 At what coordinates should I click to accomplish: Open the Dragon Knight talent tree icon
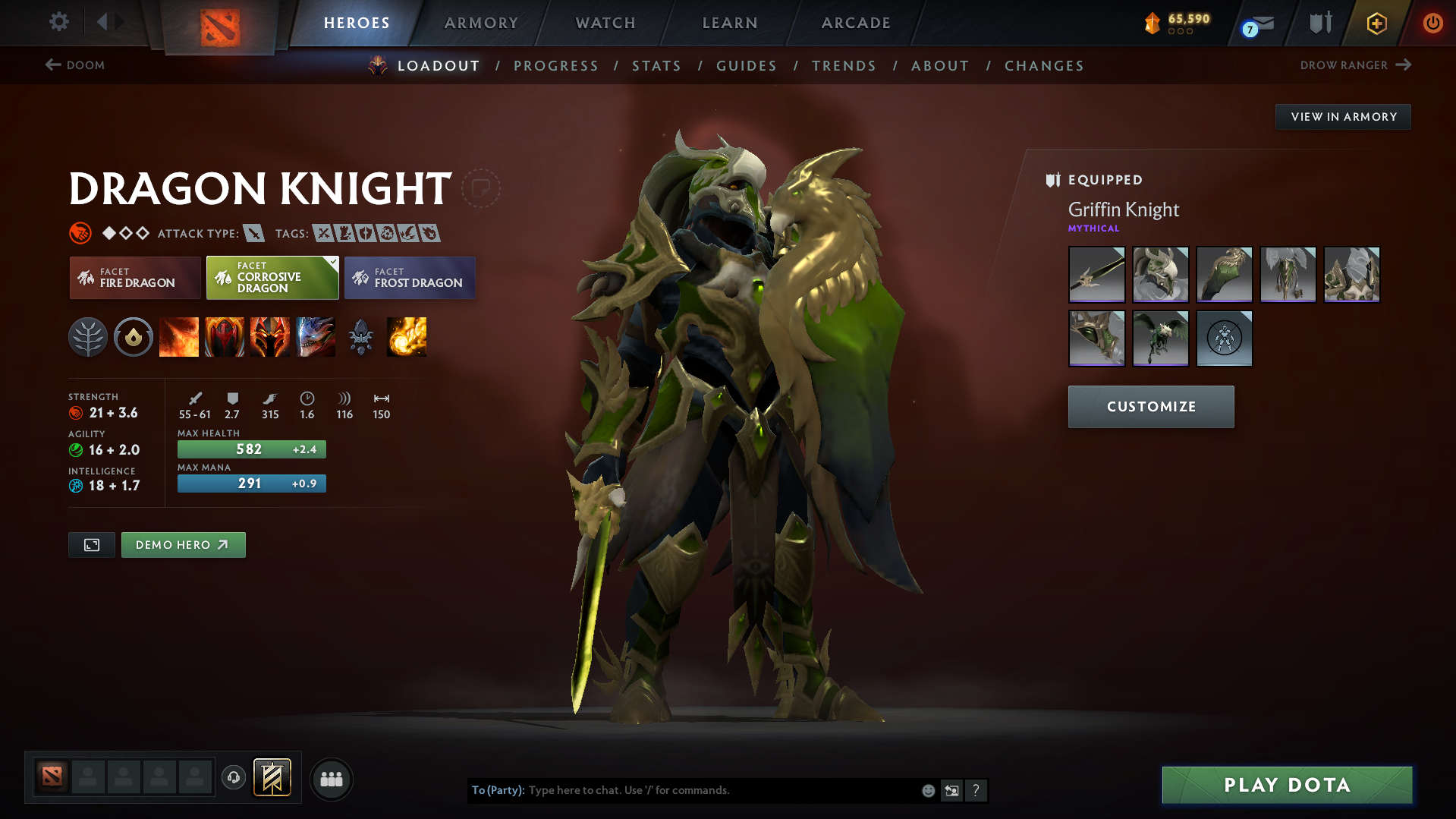tap(88, 337)
